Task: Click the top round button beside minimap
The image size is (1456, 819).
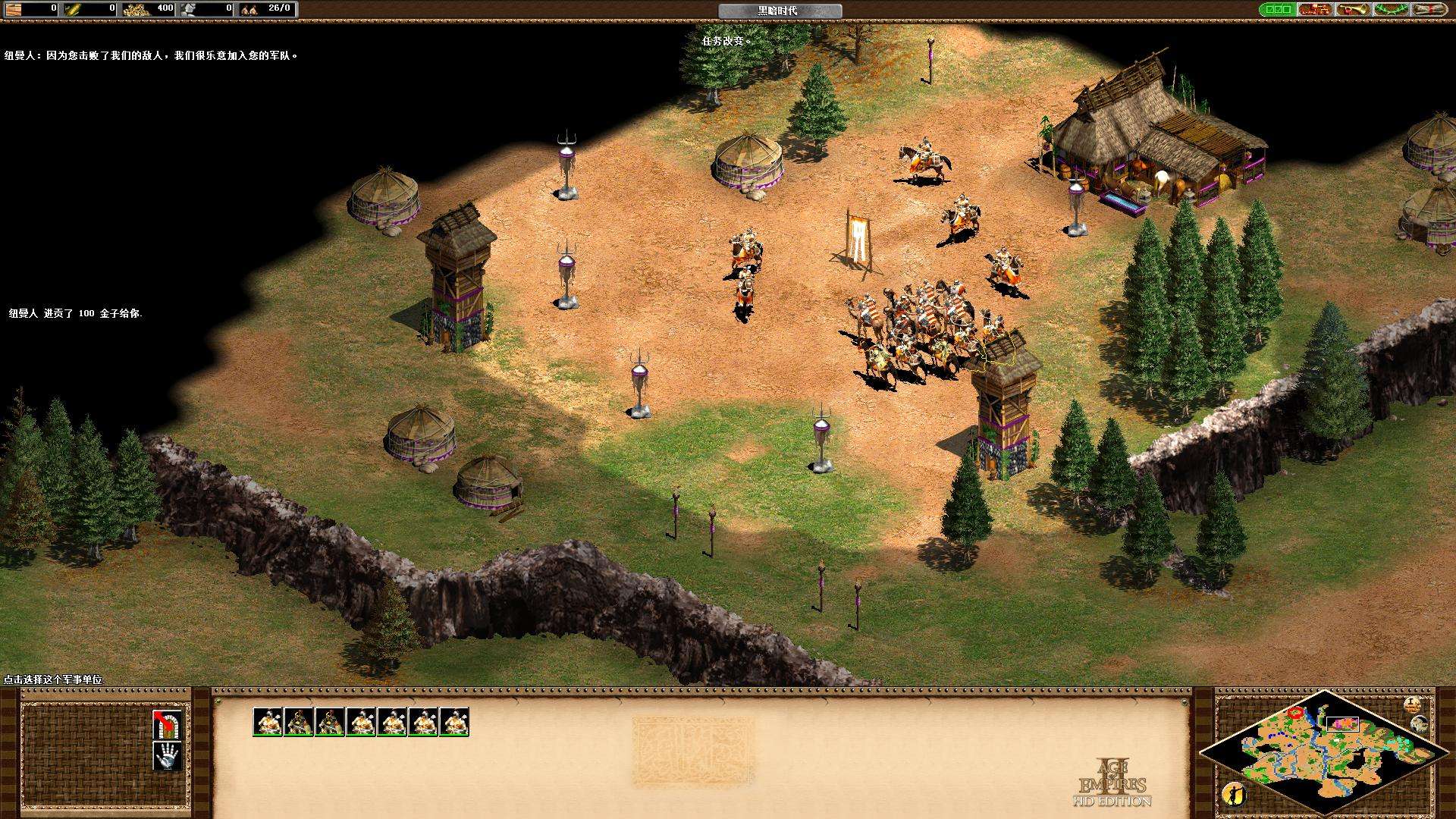Action: pyautogui.click(x=1411, y=704)
